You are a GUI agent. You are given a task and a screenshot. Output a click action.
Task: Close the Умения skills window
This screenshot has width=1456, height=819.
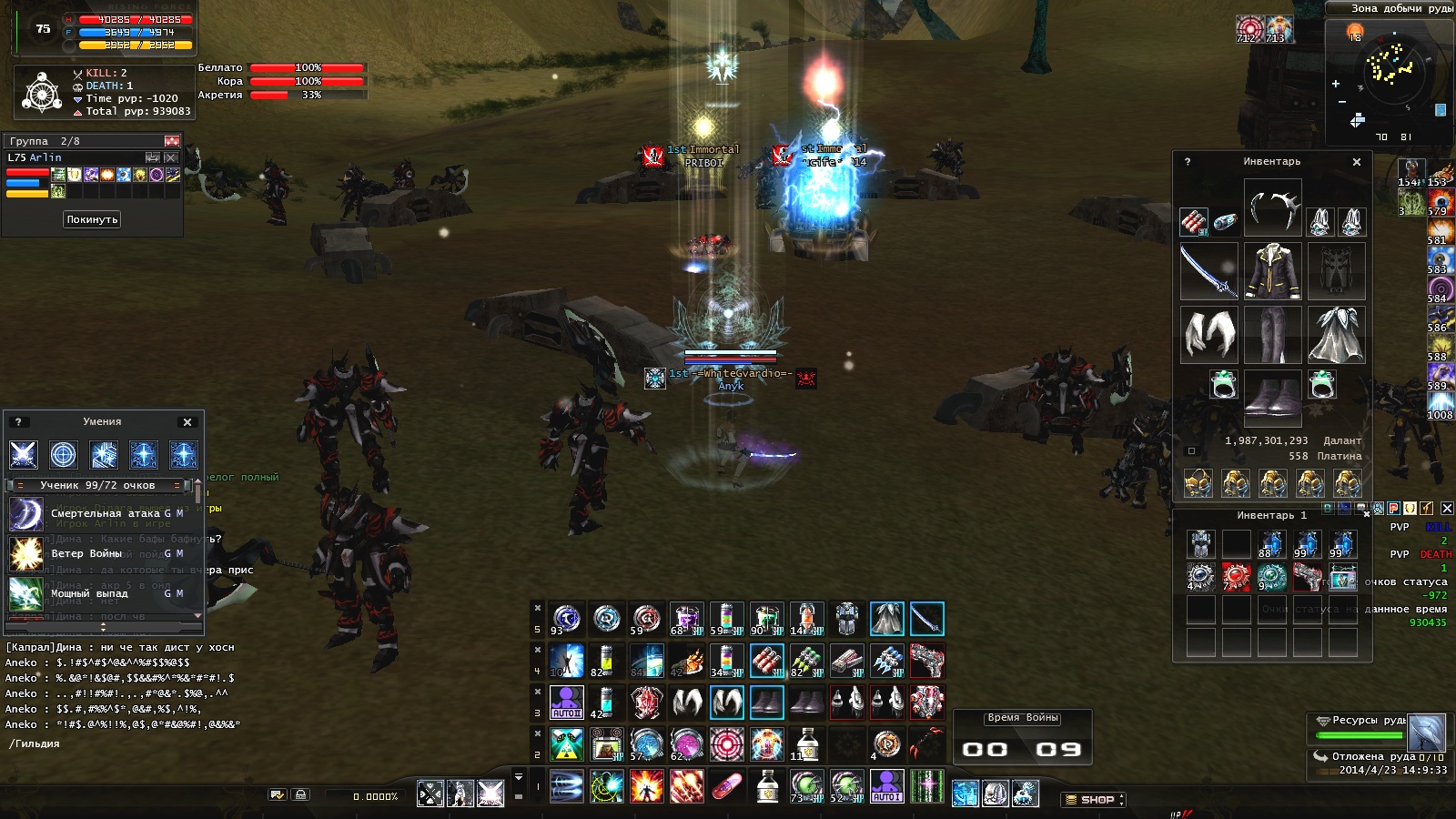(187, 422)
